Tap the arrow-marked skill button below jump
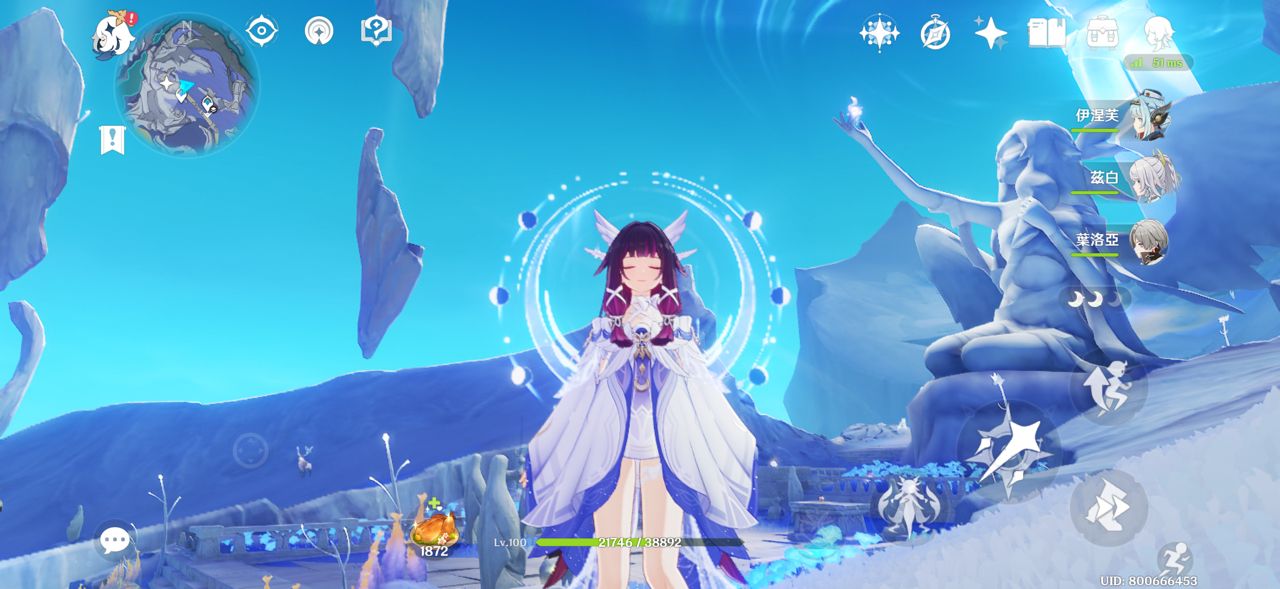The width and height of the screenshot is (1280, 589). (x=1108, y=508)
